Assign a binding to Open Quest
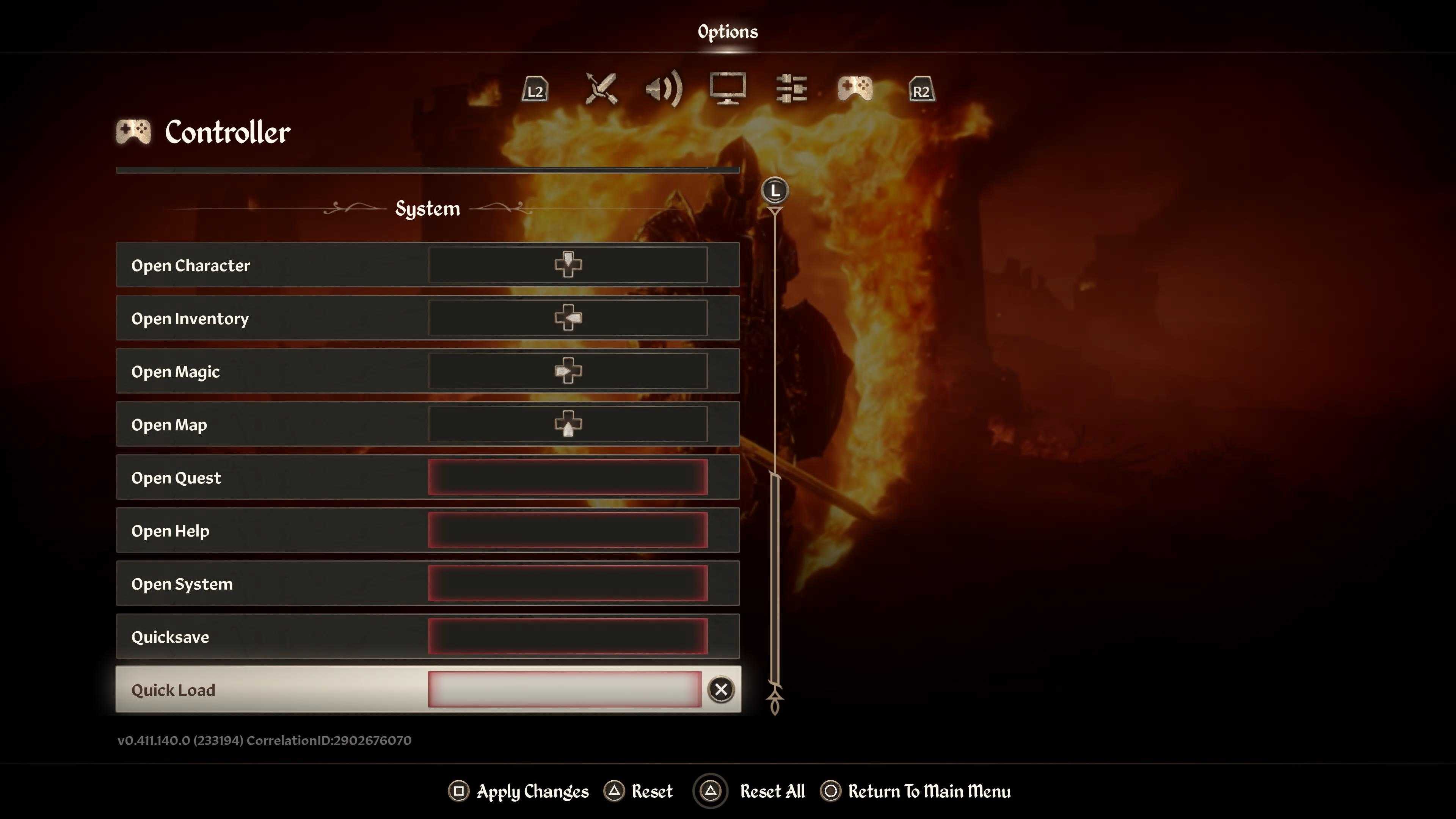 (568, 477)
